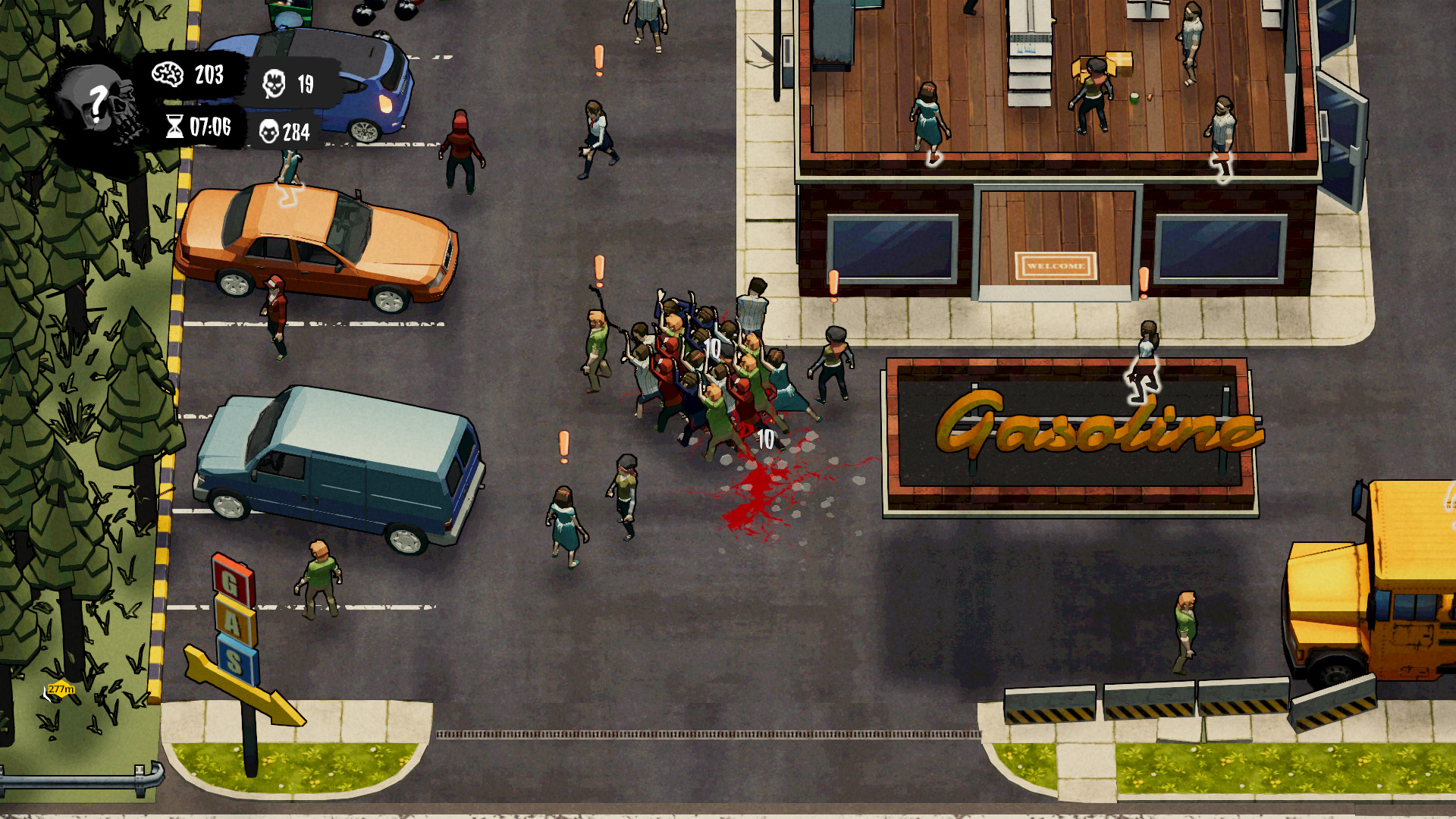Image resolution: width=1456 pixels, height=819 pixels.
Task: Click the yellow 277m objective distance marker
Action: tap(59, 690)
